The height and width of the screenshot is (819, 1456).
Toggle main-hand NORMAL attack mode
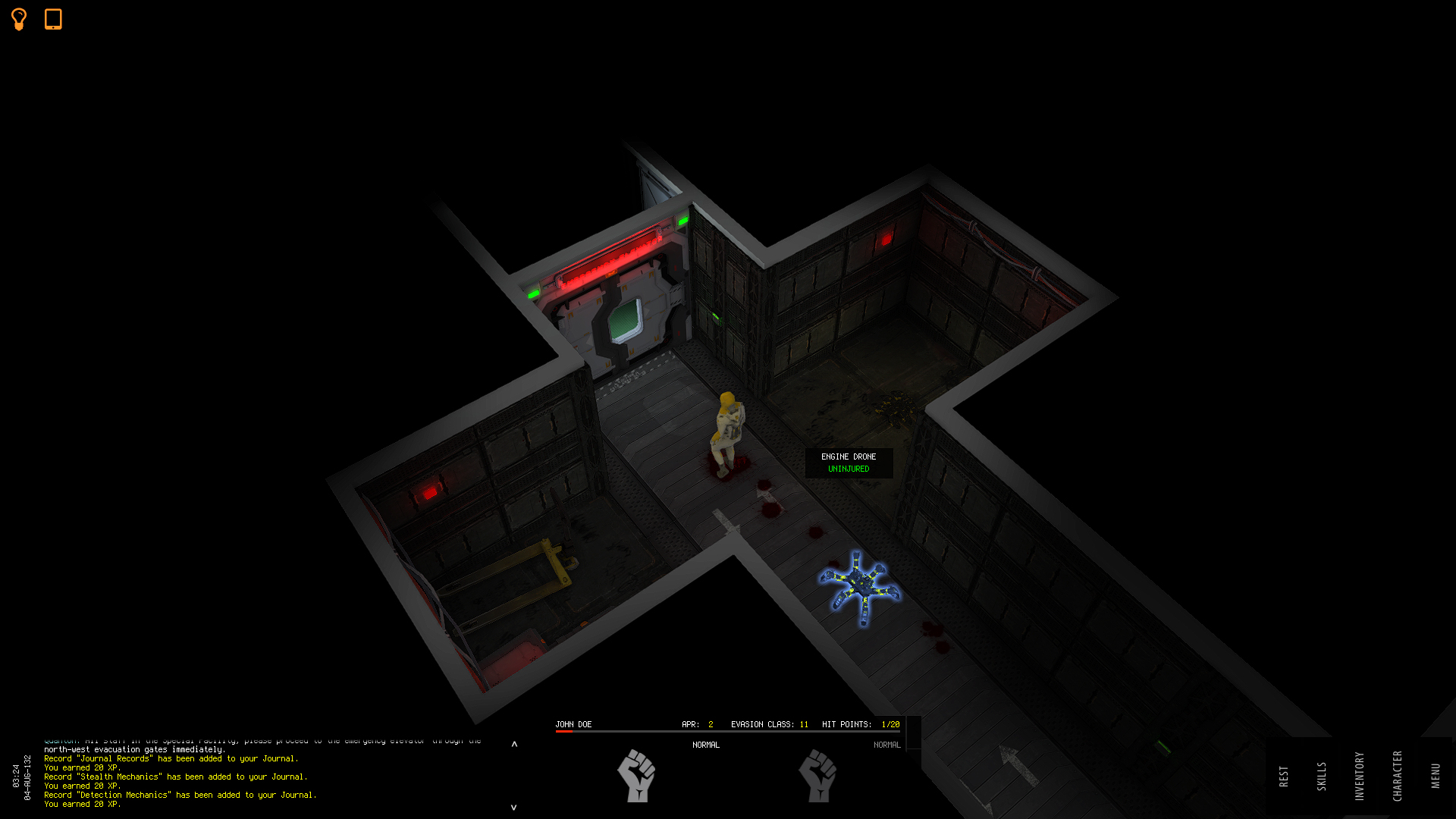tap(707, 745)
